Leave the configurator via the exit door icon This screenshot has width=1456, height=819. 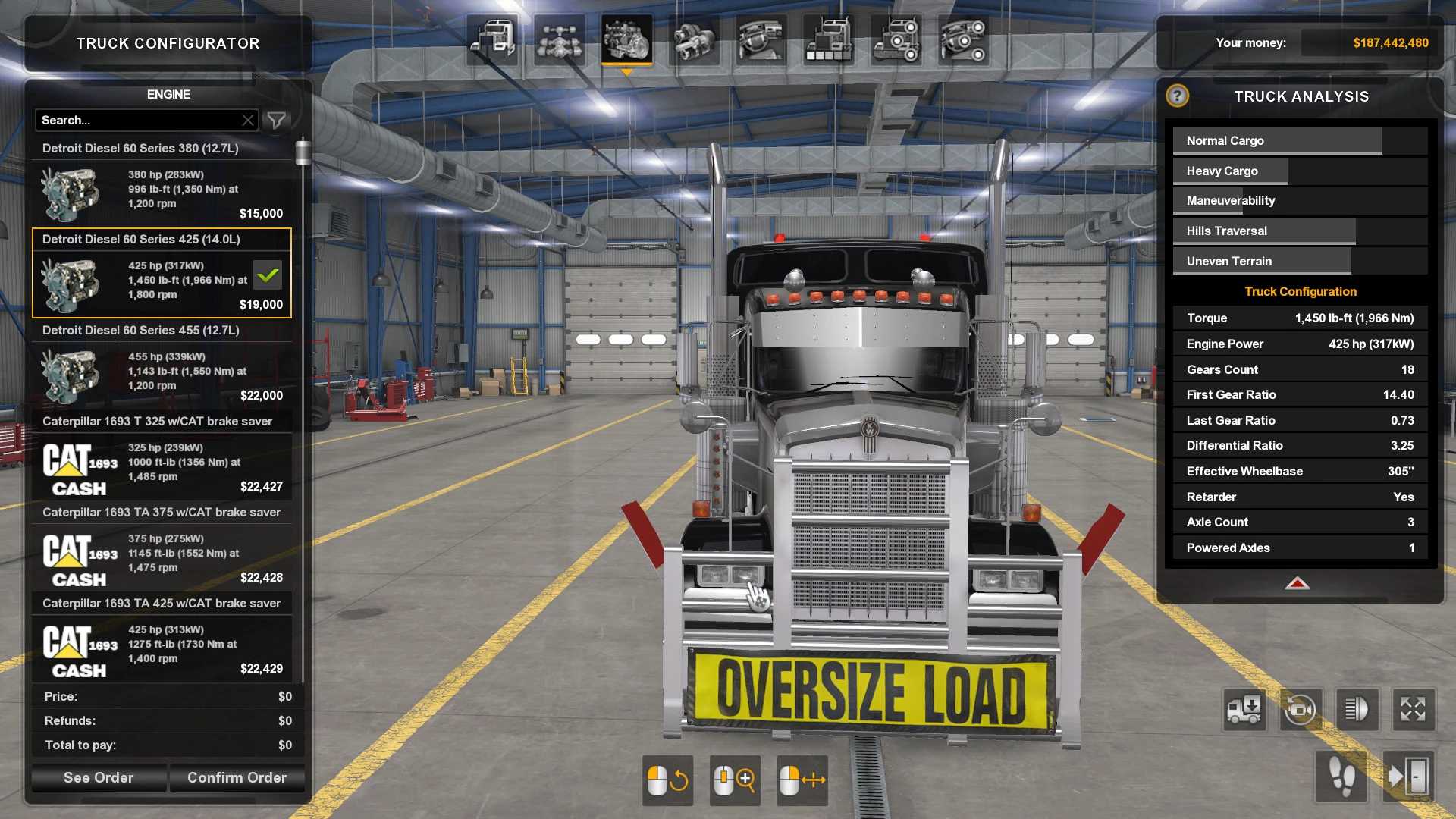[x=1408, y=777]
